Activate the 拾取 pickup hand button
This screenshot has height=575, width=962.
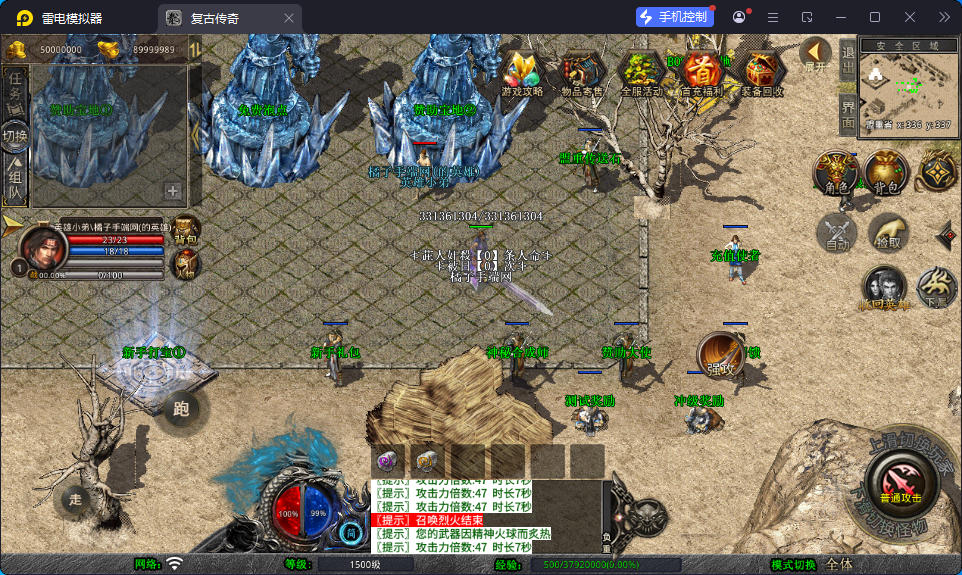pyautogui.click(x=887, y=231)
